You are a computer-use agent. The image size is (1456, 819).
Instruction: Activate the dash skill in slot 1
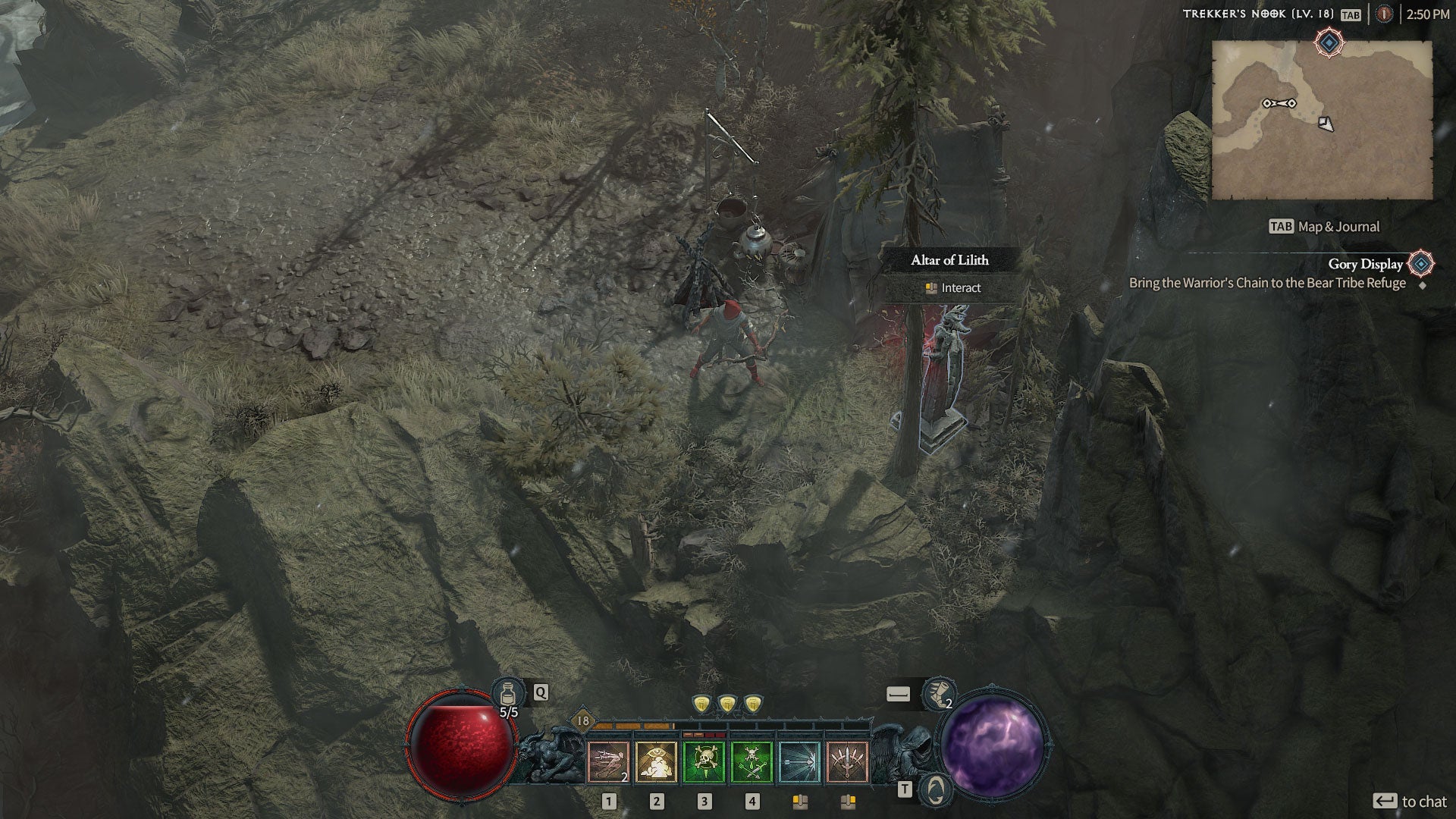(x=608, y=761)
